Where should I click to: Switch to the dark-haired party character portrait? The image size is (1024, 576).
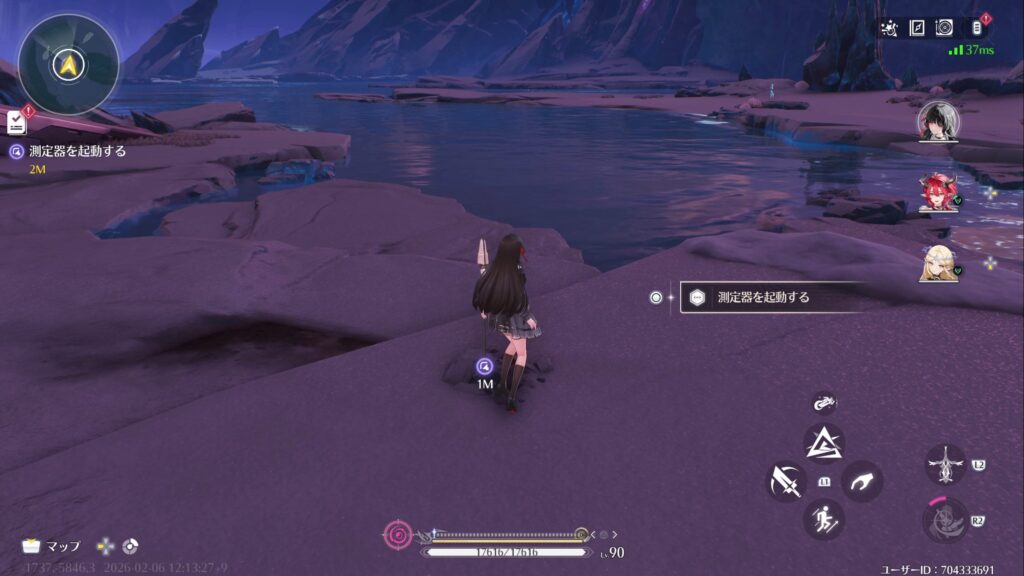938,122
